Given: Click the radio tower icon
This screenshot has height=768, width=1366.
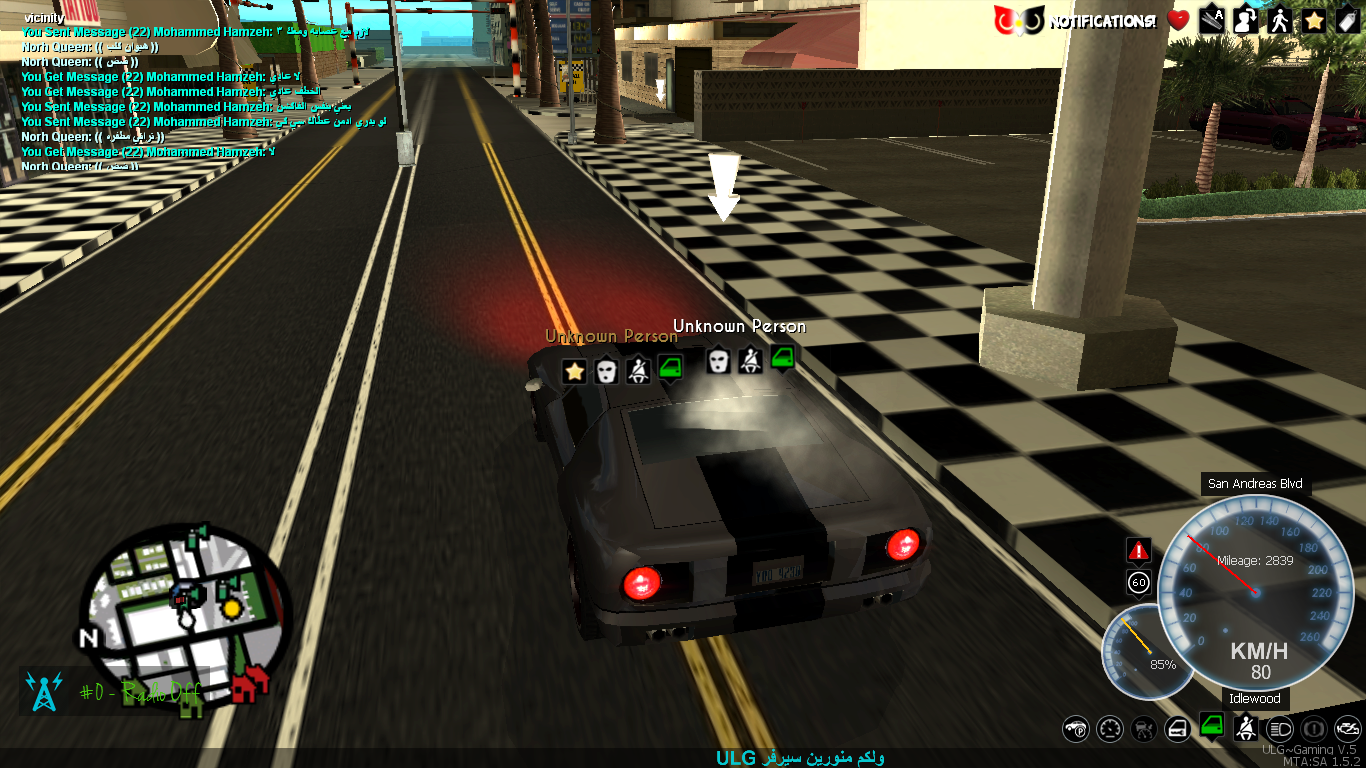Looking at the screenshot, I should pos(42,691).
